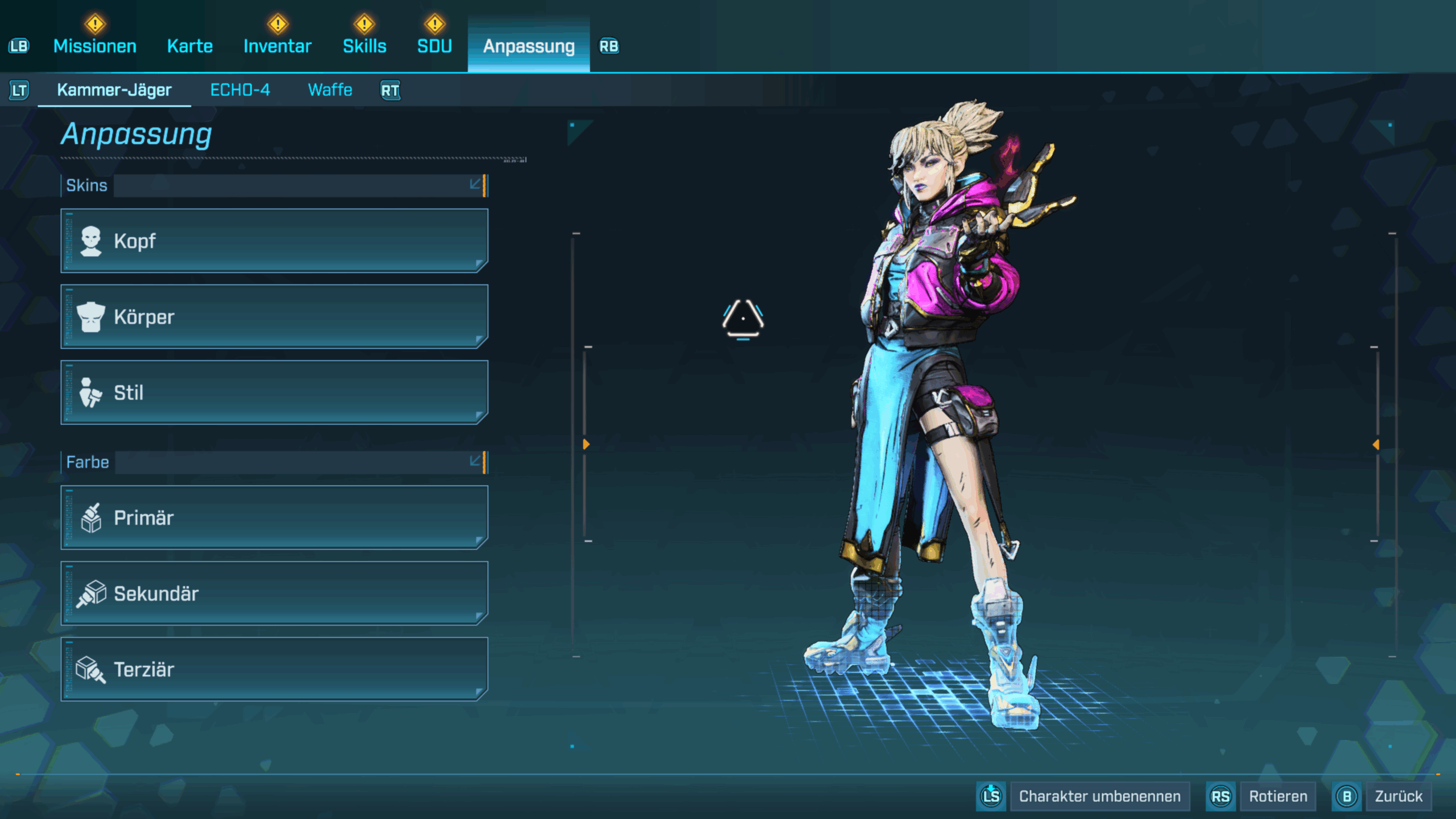Open the Primär color option
The height and width of the screenshot is (819, 1456).
(x=274, y=518)
